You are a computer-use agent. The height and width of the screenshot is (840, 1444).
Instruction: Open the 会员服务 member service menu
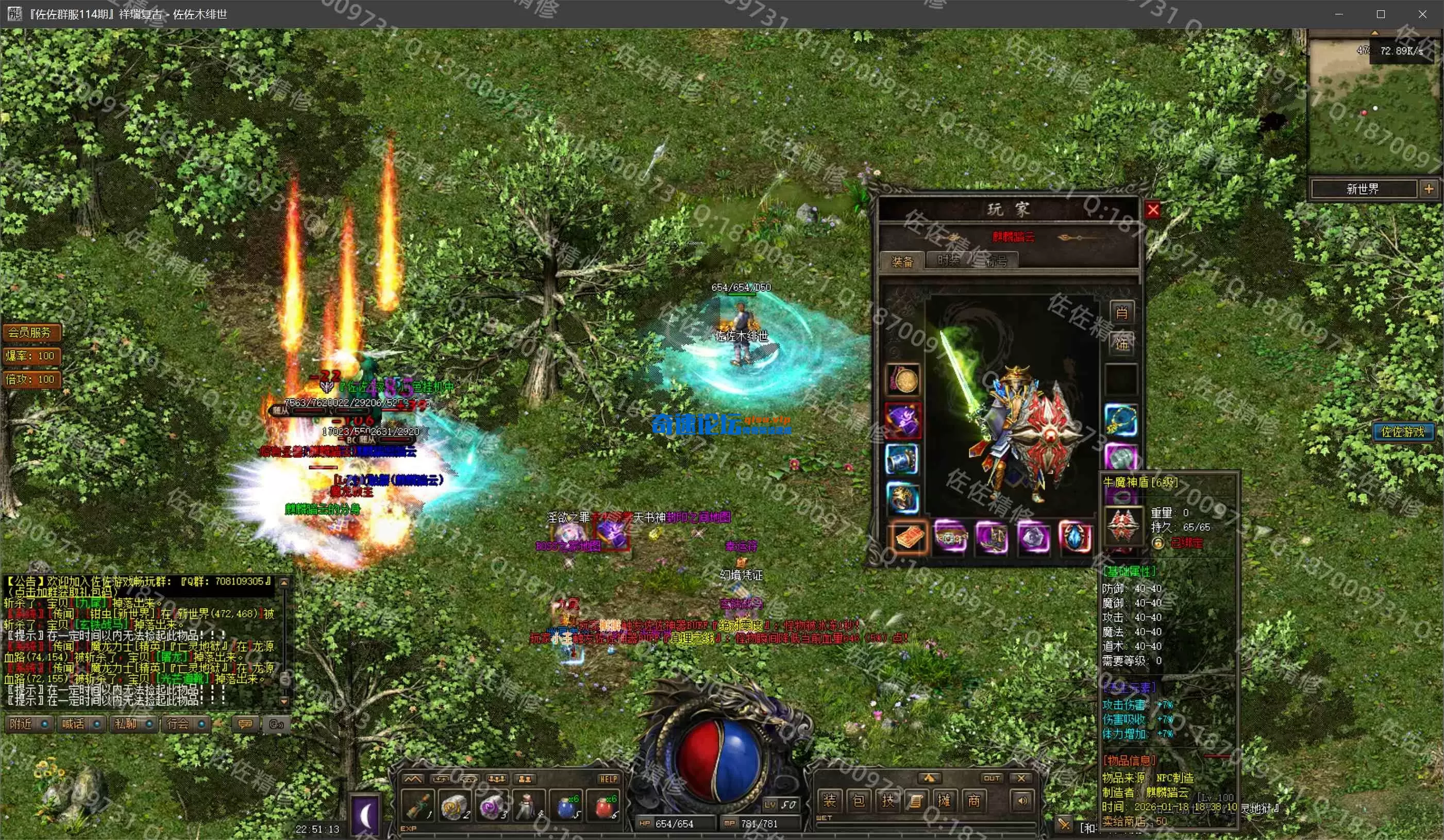[x=30, y=332]
